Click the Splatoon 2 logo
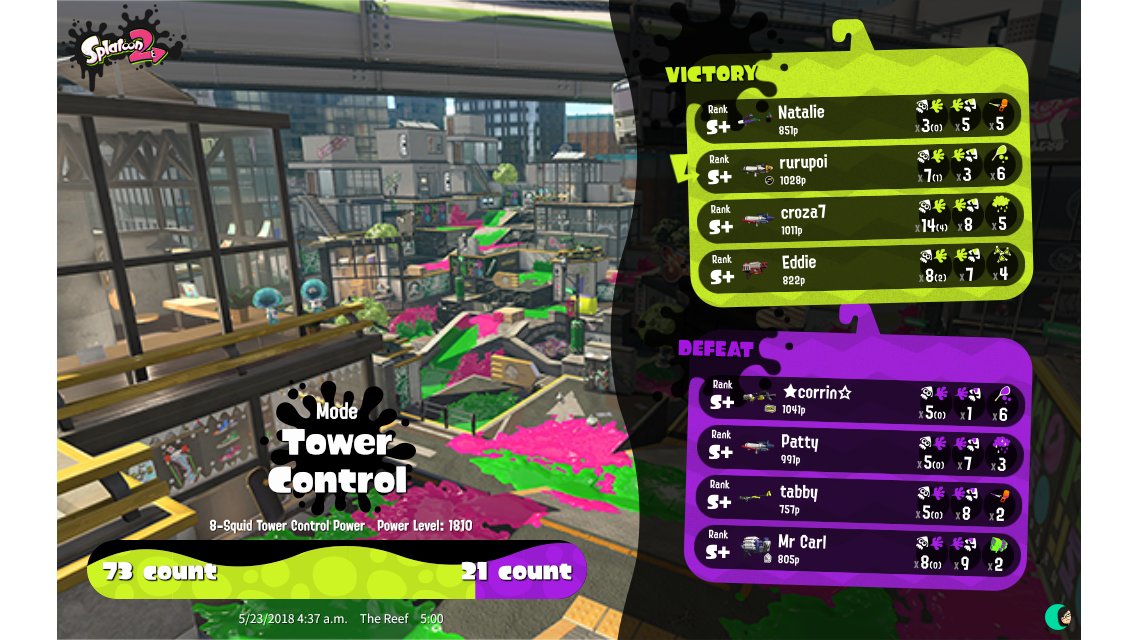The width and height of the screenshot is (1138, 640). tap(124, 45)
